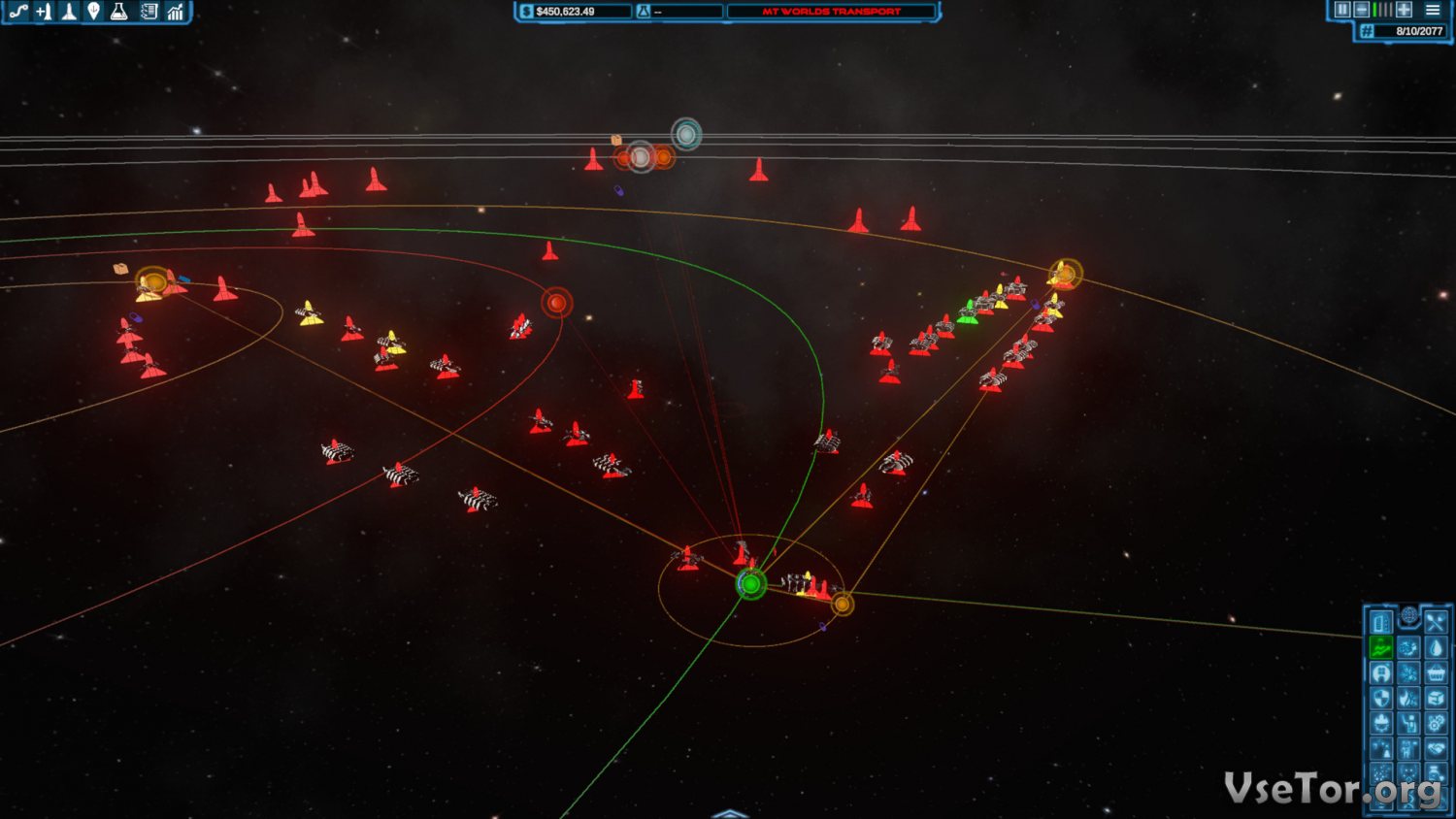Click the add new rocket icon
Screen dimensions: 1456x819
click(x=44, y=12)
